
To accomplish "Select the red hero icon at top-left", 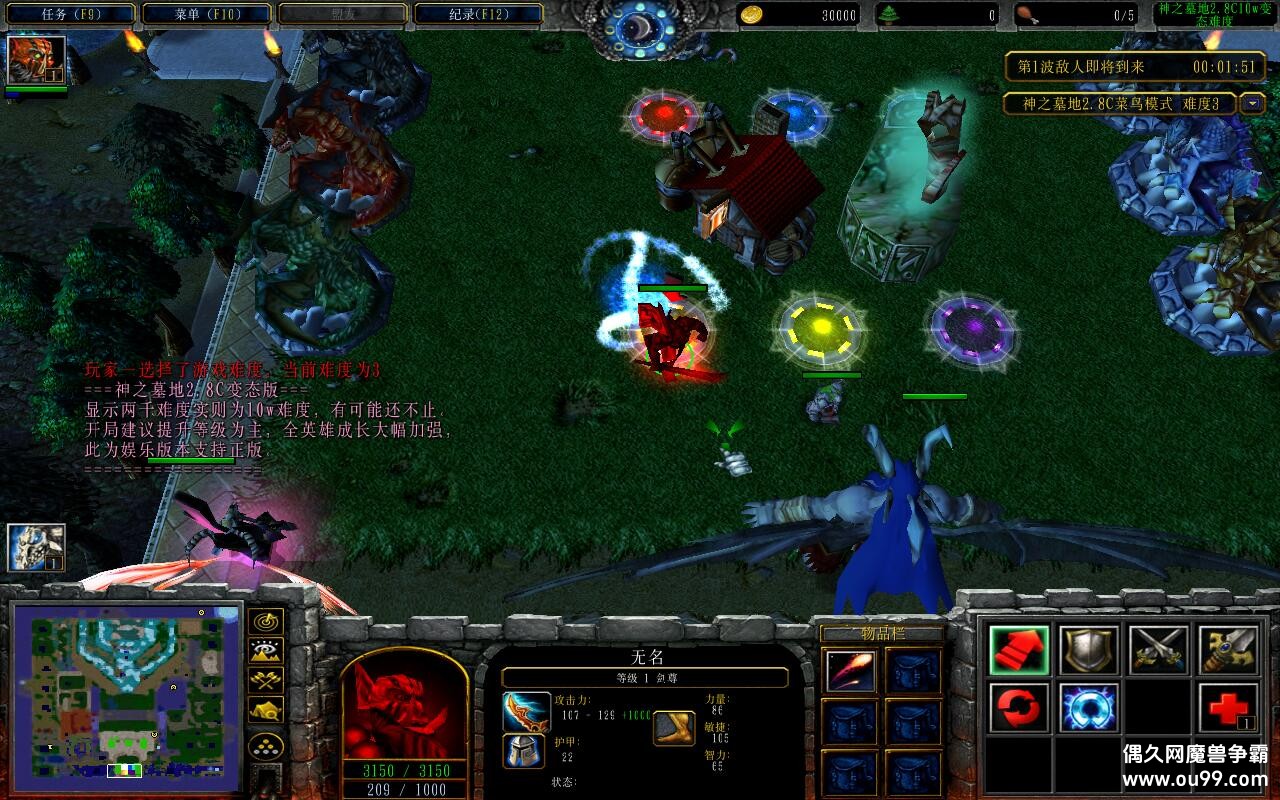I will pos(36,60).
